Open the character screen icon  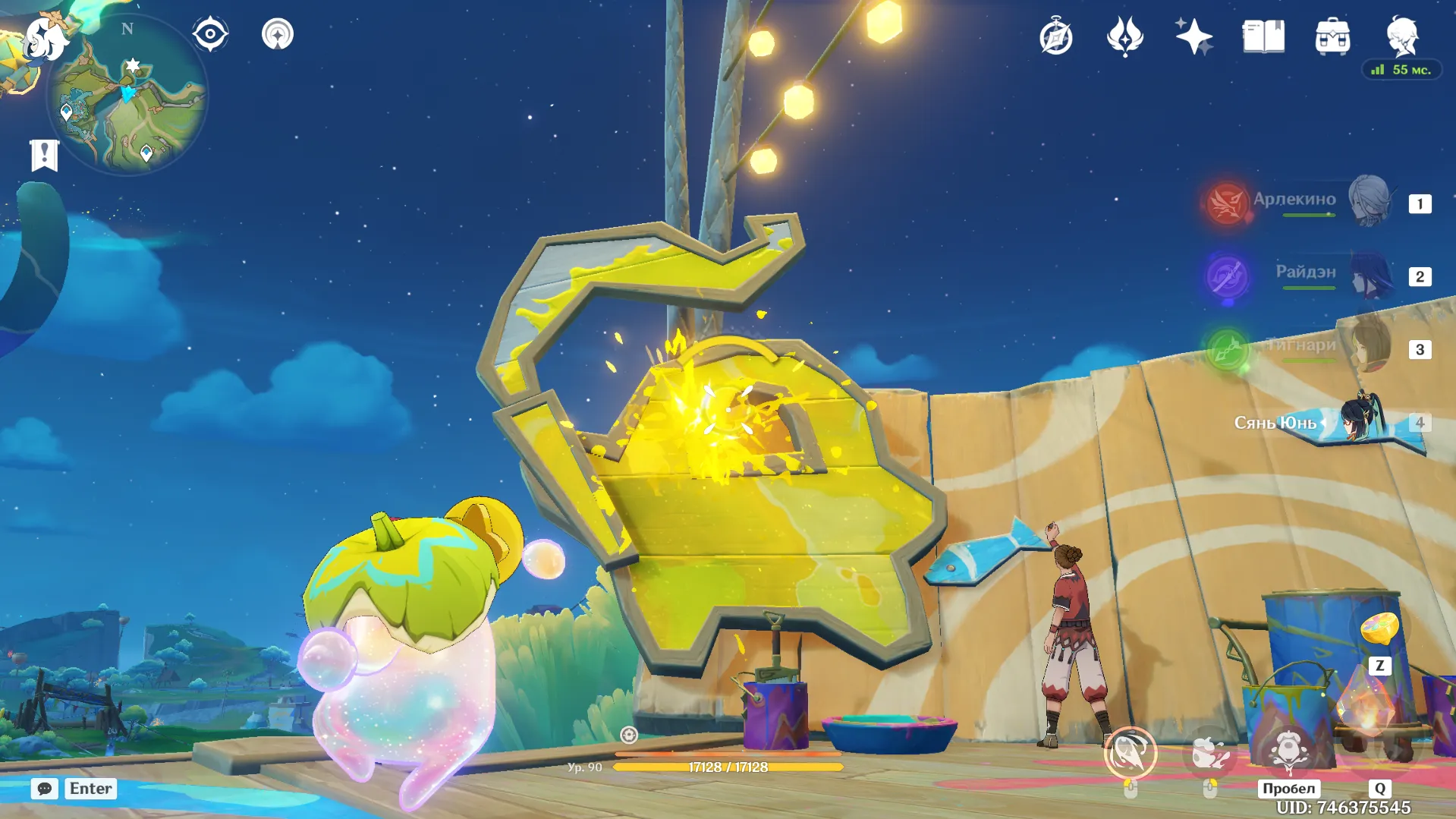[x=1401, y=35]
